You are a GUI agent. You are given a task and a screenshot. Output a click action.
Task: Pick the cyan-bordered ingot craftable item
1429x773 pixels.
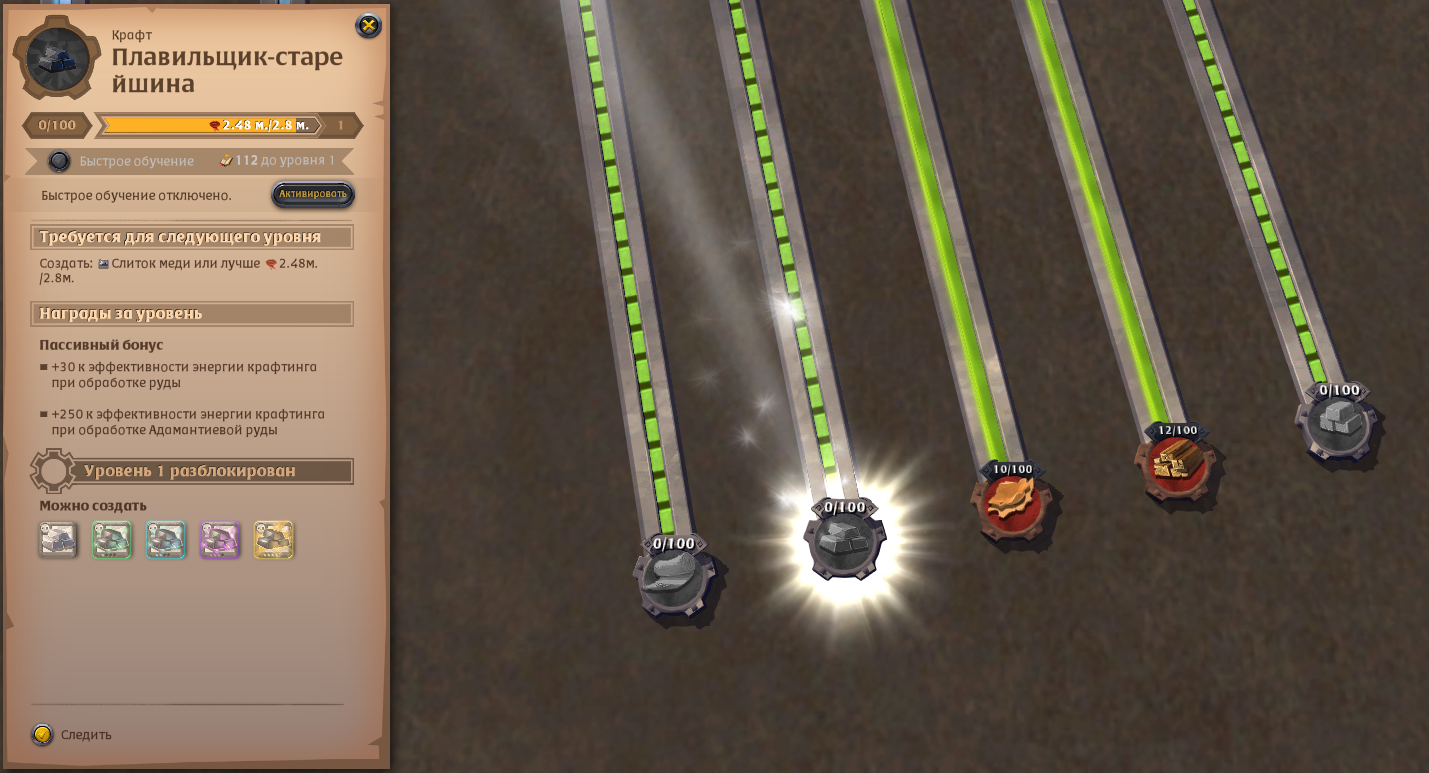166,540
